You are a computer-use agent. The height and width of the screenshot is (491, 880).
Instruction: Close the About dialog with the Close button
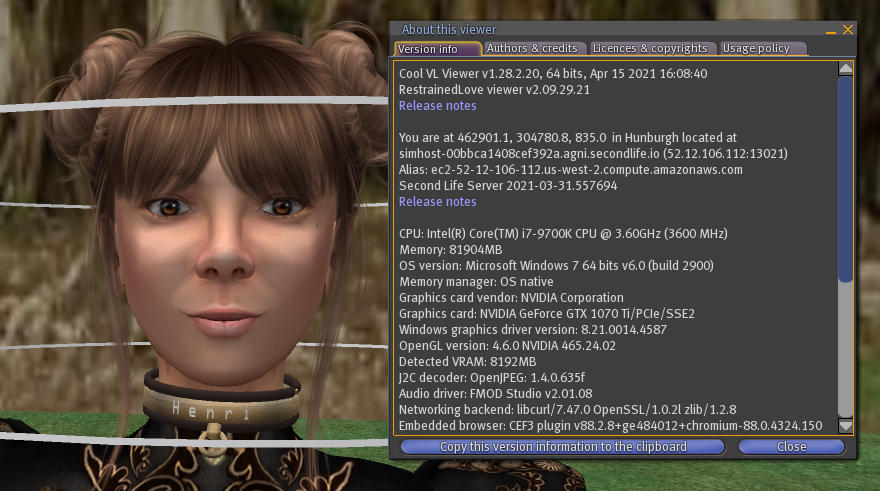coord(791,447)
